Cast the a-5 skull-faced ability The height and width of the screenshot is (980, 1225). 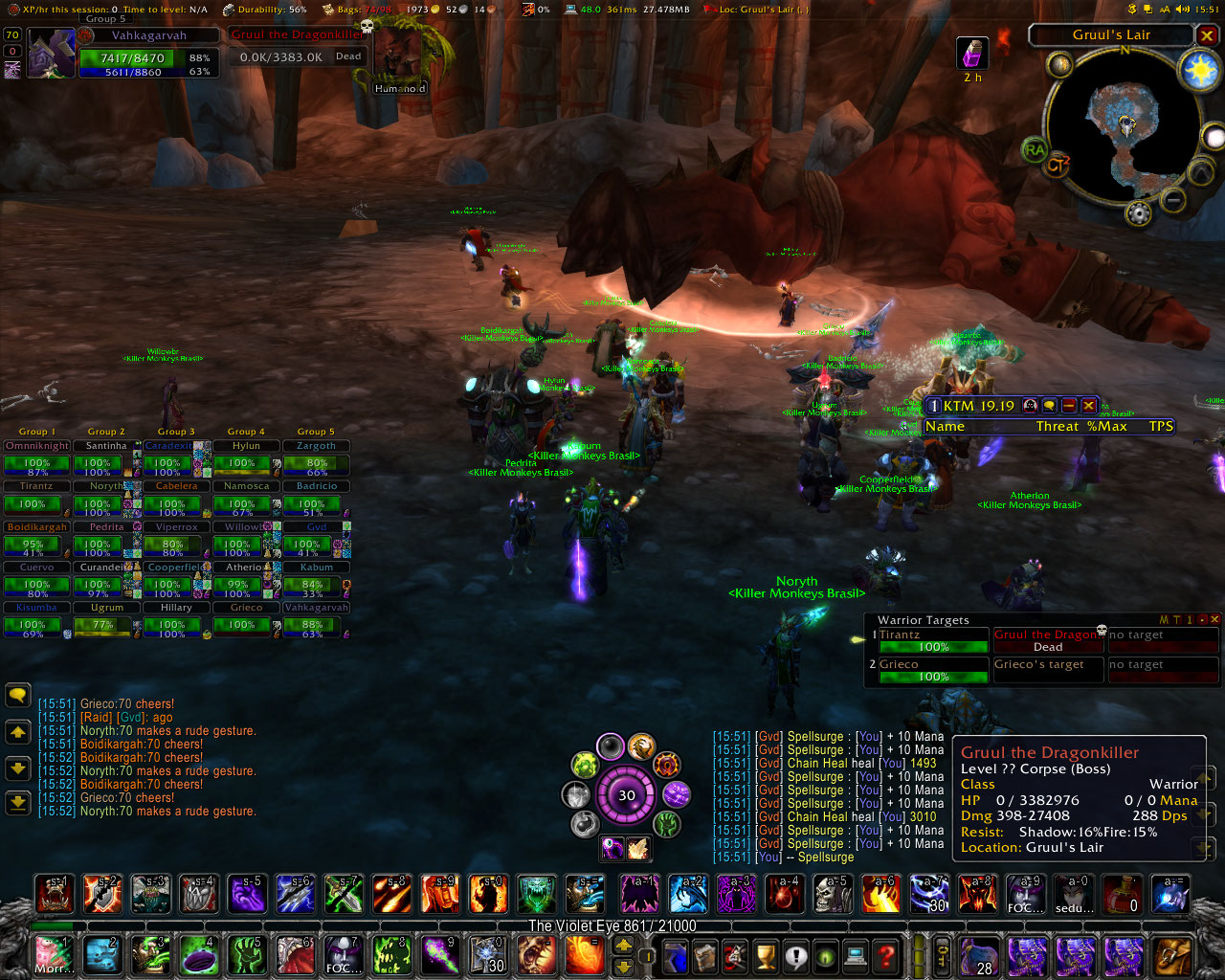pyautogui.click(x=833, y=894)
